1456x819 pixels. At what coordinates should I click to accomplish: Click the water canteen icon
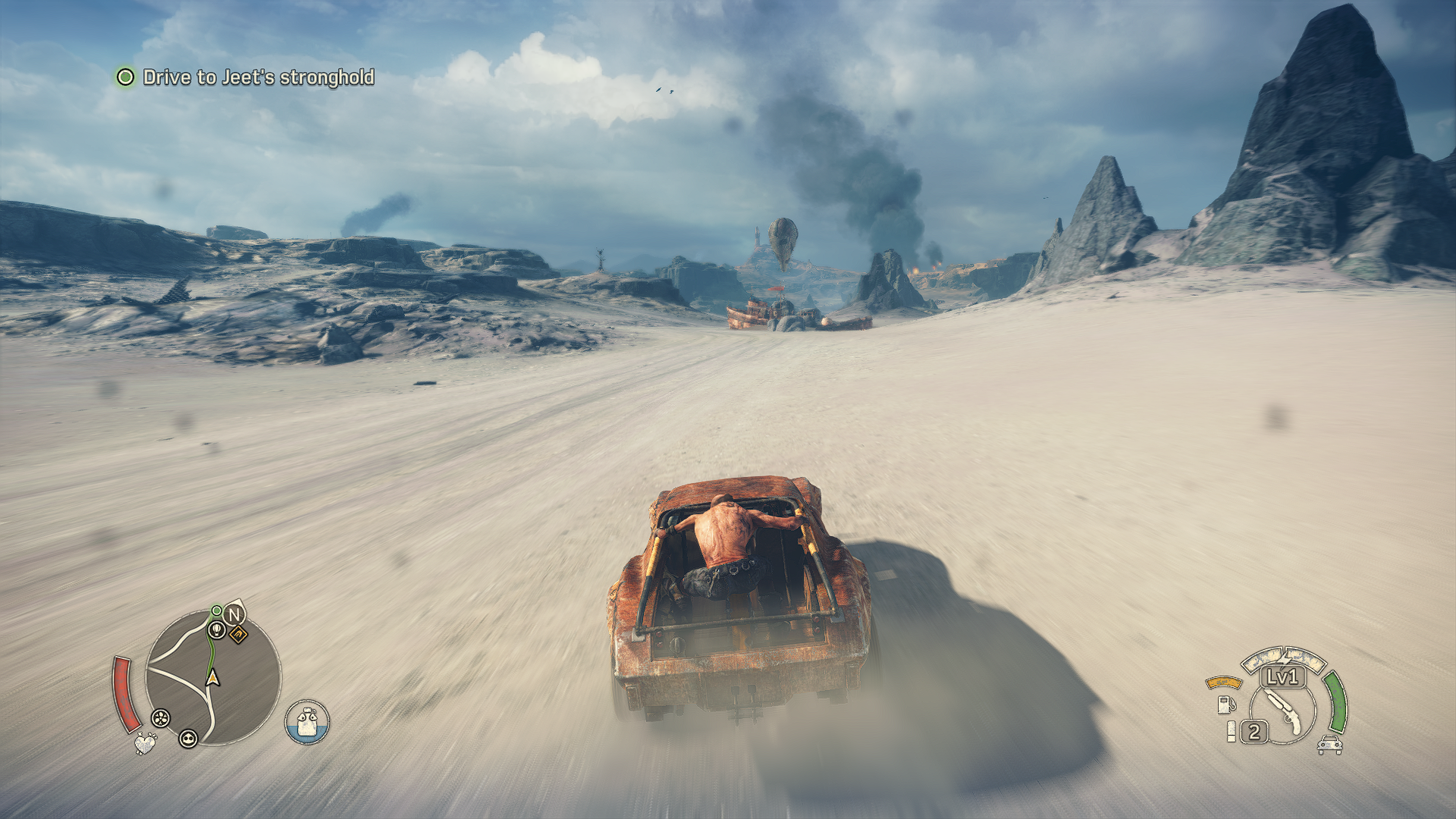coord(307,722)
